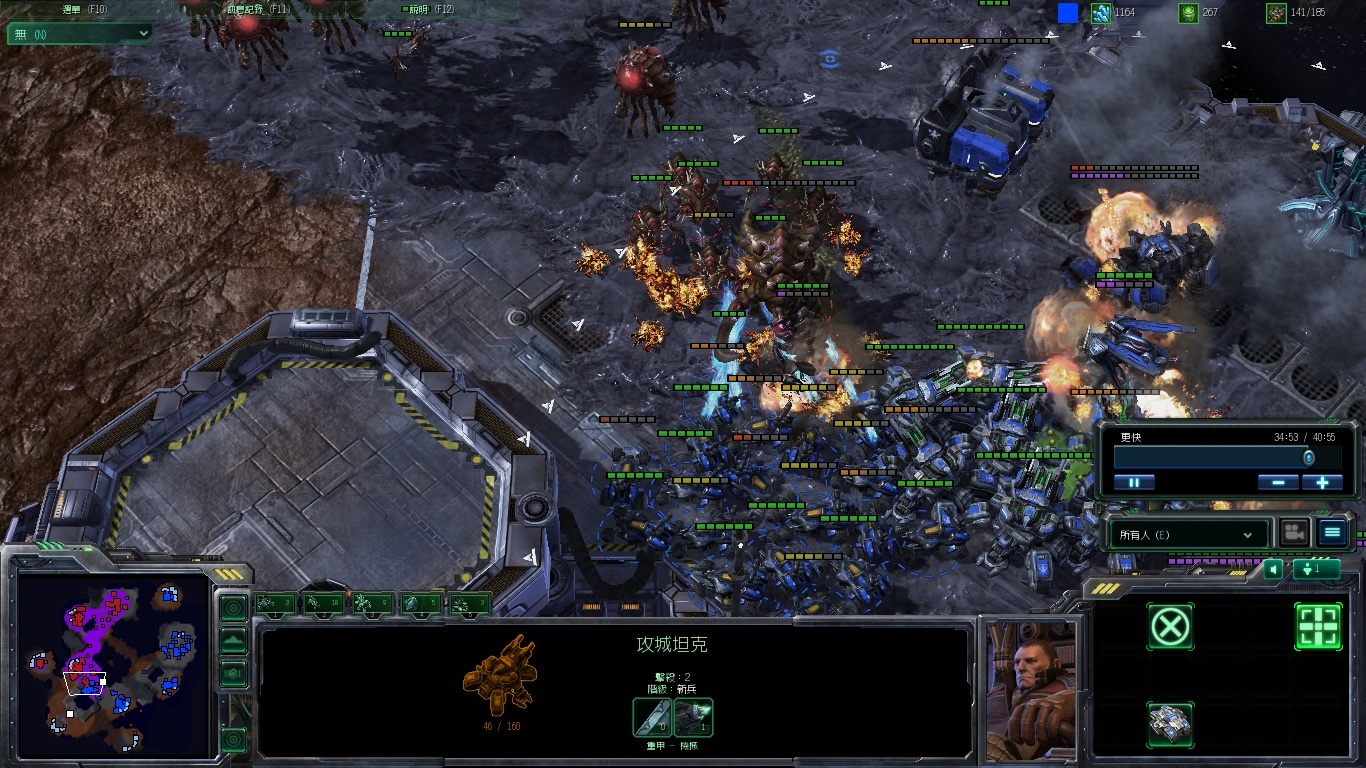Click the Cancel (circled X) command button
The height and width of the screenshot is (768, 1366).
1169,627
